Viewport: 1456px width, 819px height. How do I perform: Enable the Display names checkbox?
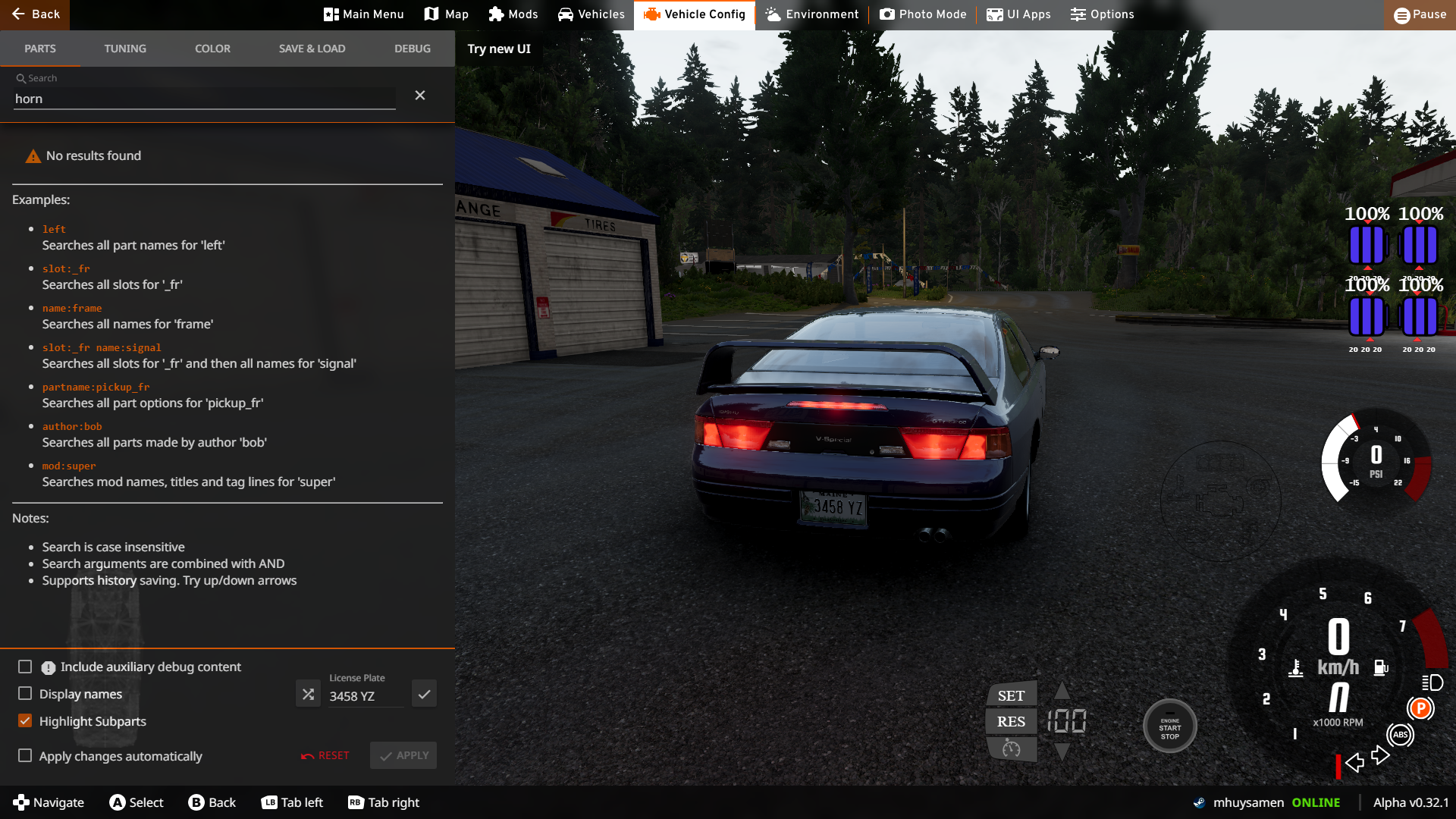25,694
